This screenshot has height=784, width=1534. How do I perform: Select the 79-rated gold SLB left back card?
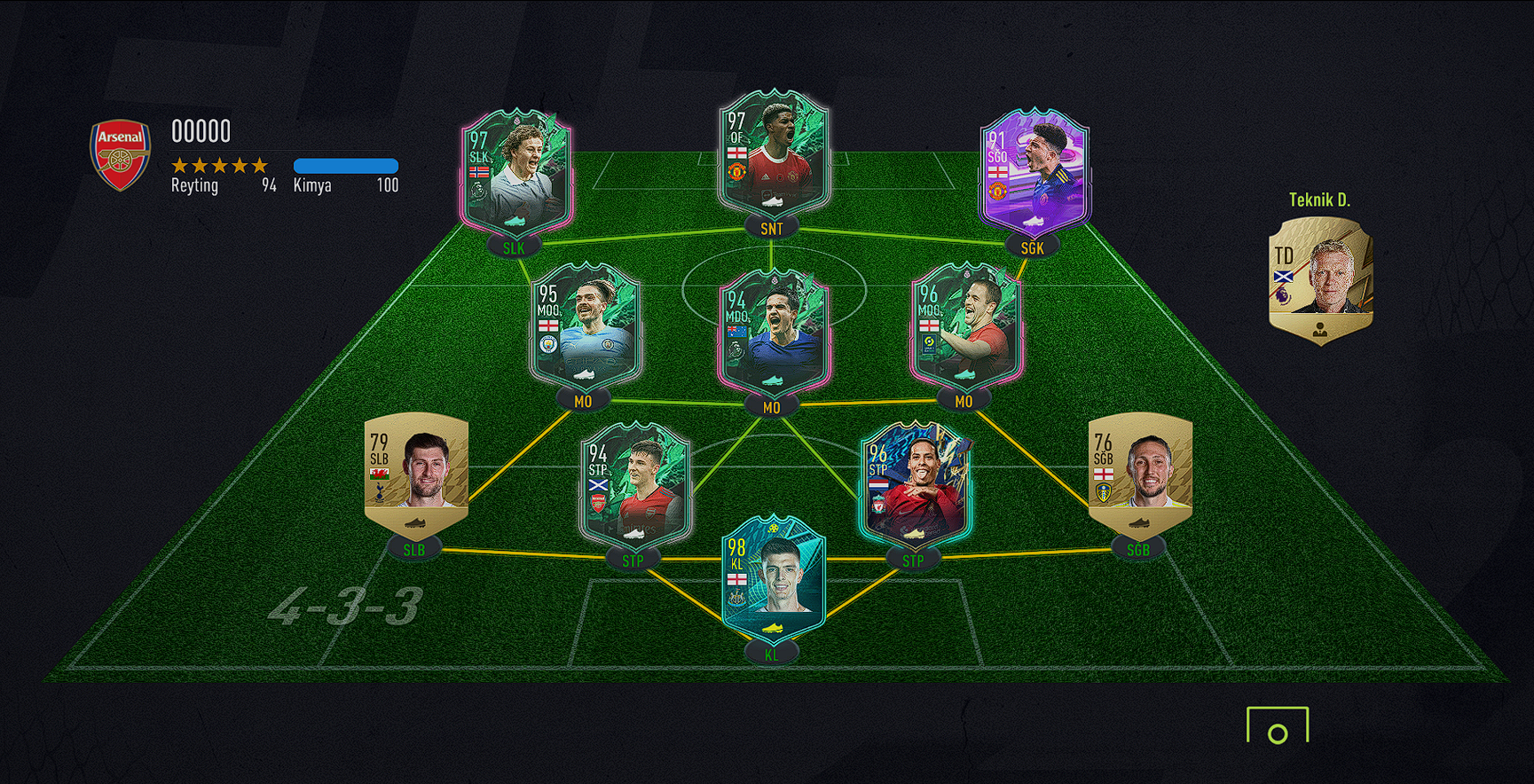[416, 474]
